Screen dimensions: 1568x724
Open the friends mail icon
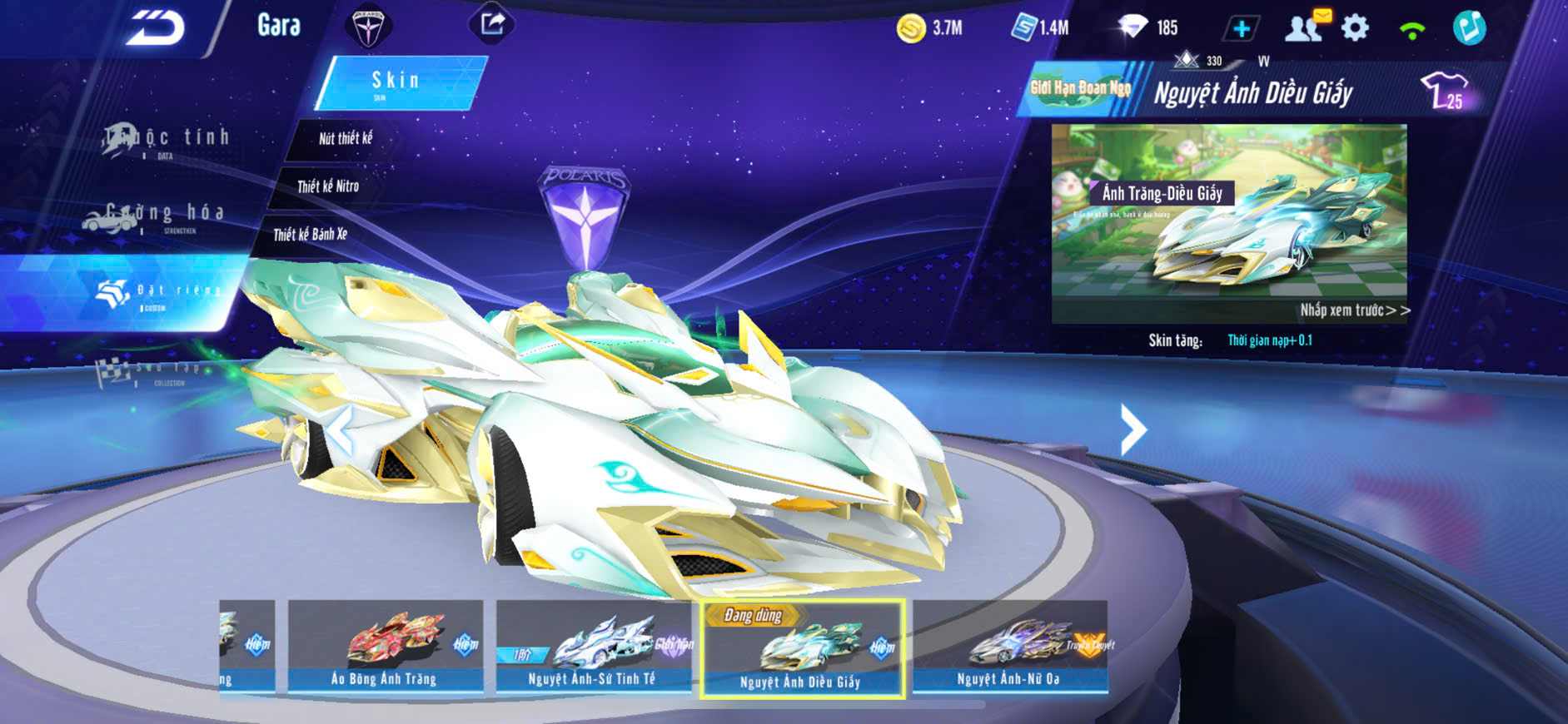coord(1305,27)
